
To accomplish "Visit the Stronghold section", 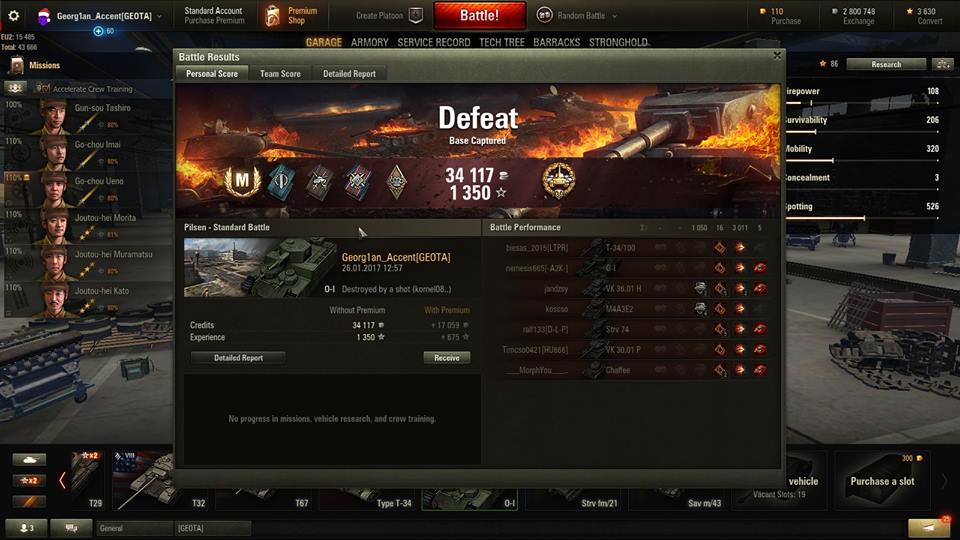I will 618,43.
